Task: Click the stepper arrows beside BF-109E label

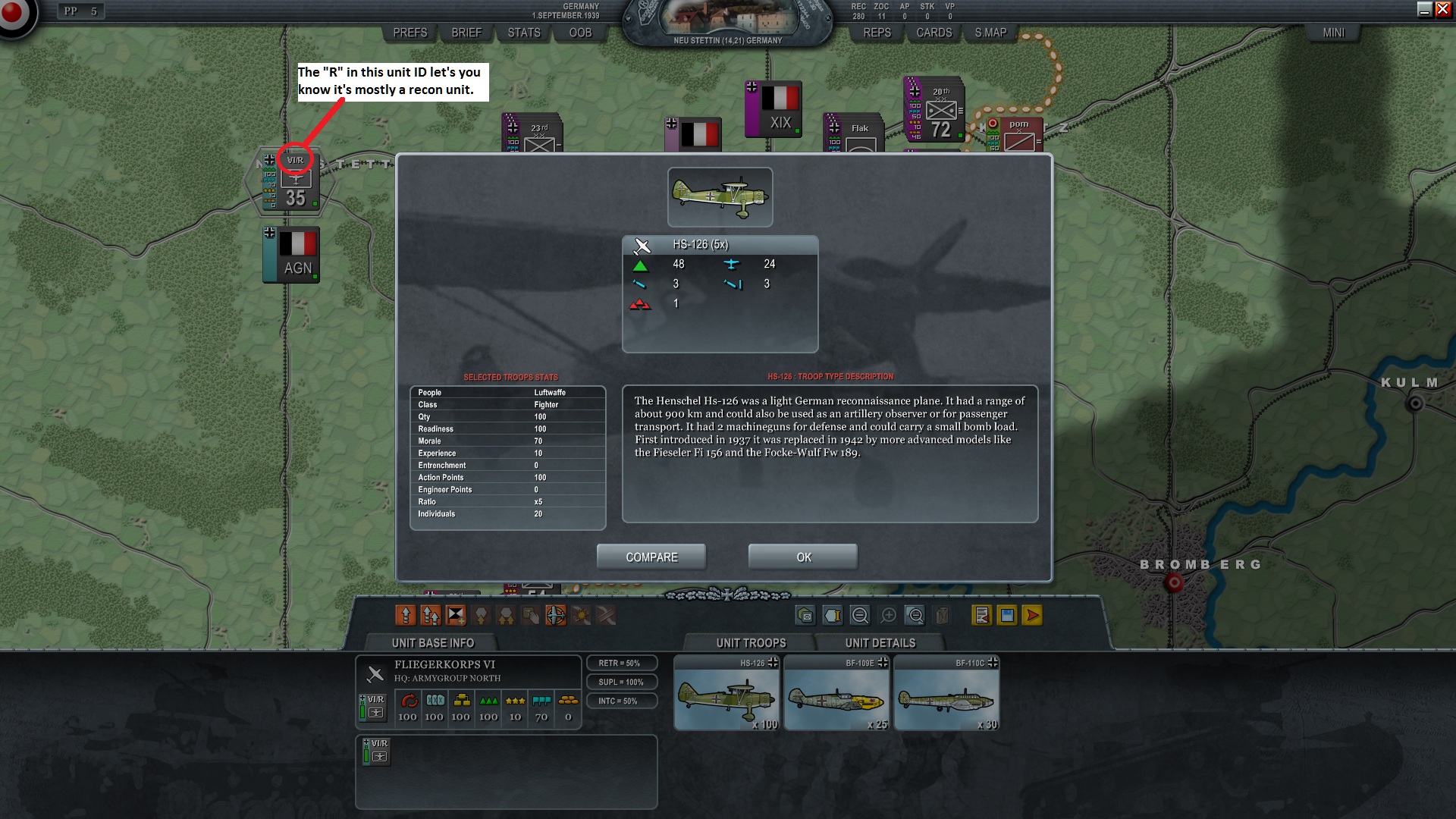Action: click(882, 661)
